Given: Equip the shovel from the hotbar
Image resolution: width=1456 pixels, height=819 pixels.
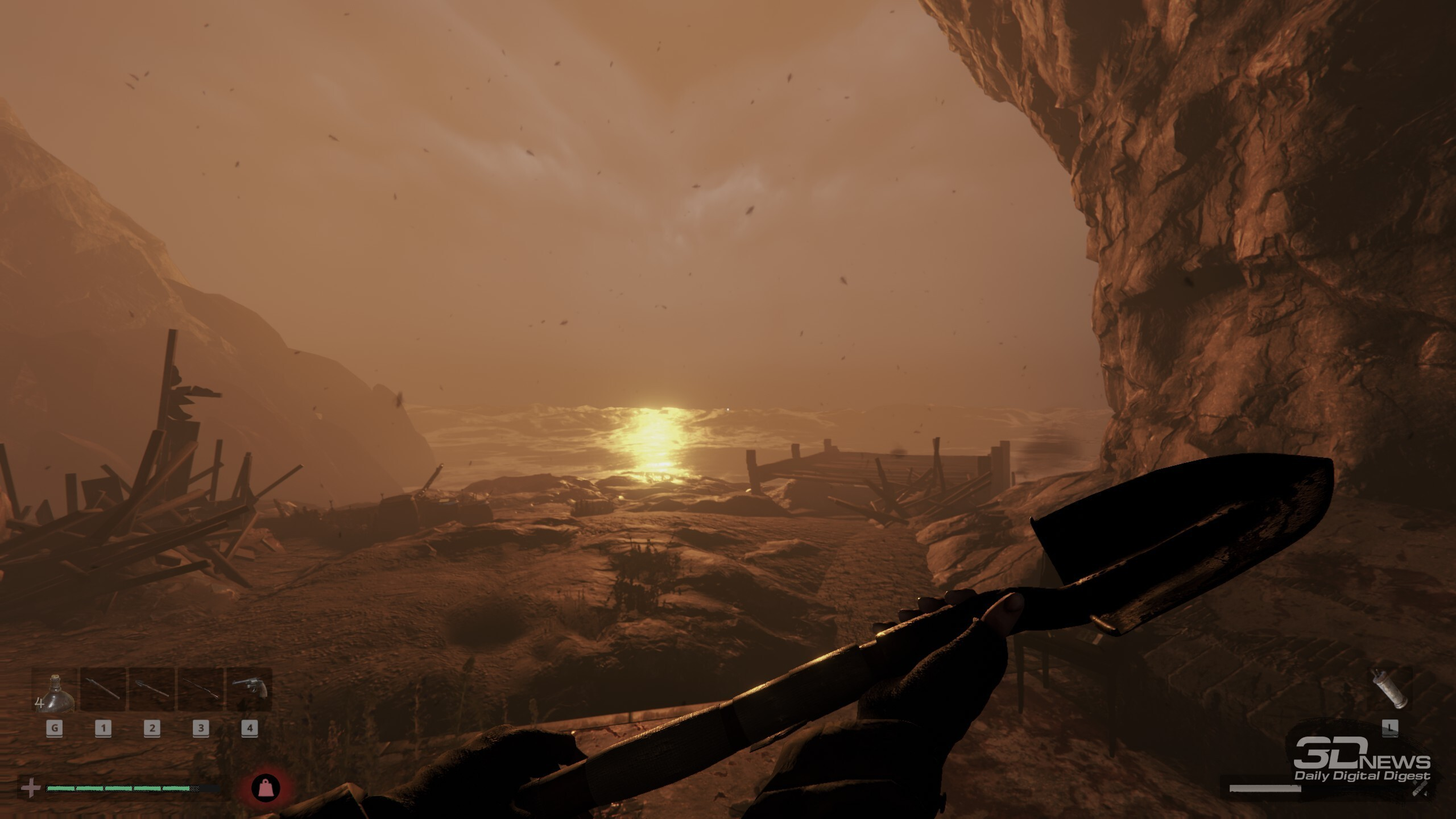Looking at the screenshot, I should (x=152, y=689).
